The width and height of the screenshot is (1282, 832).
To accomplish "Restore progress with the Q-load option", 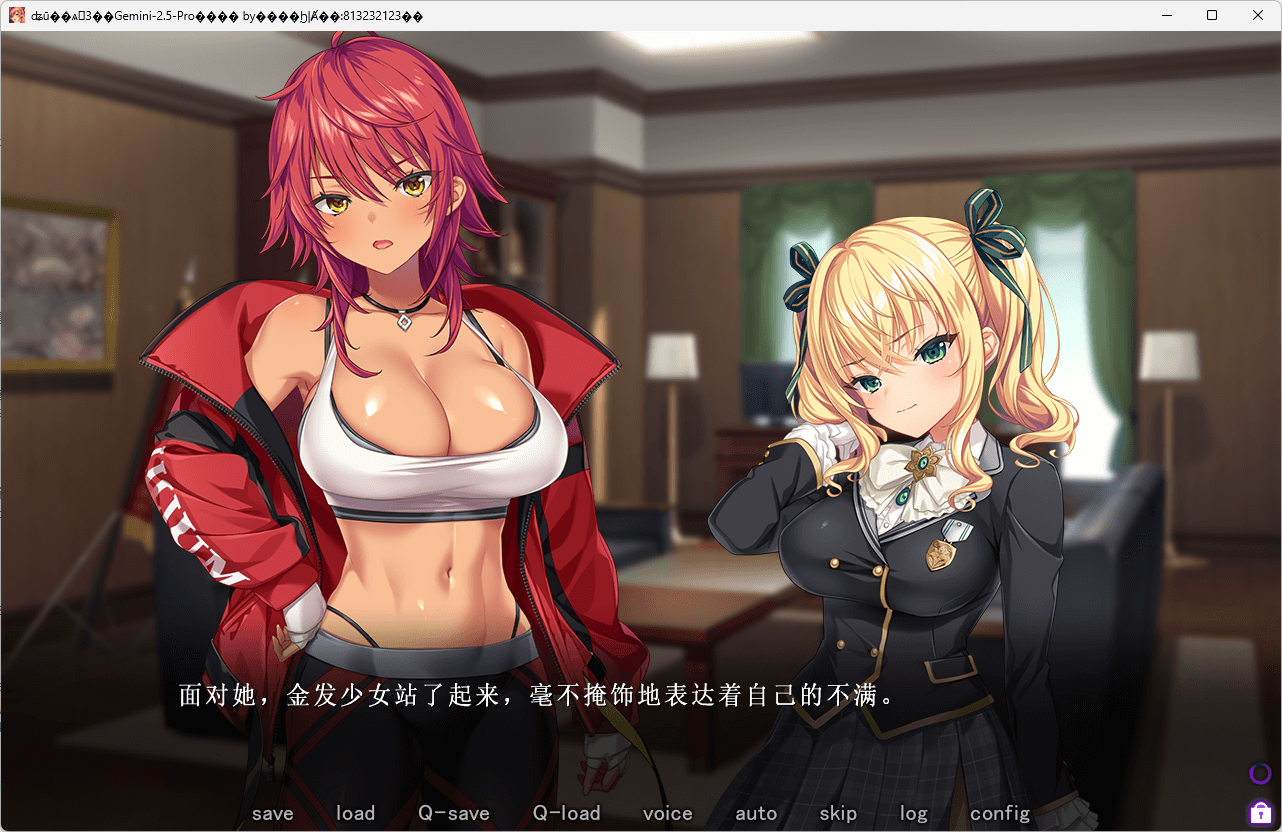I will coord(566,813).
